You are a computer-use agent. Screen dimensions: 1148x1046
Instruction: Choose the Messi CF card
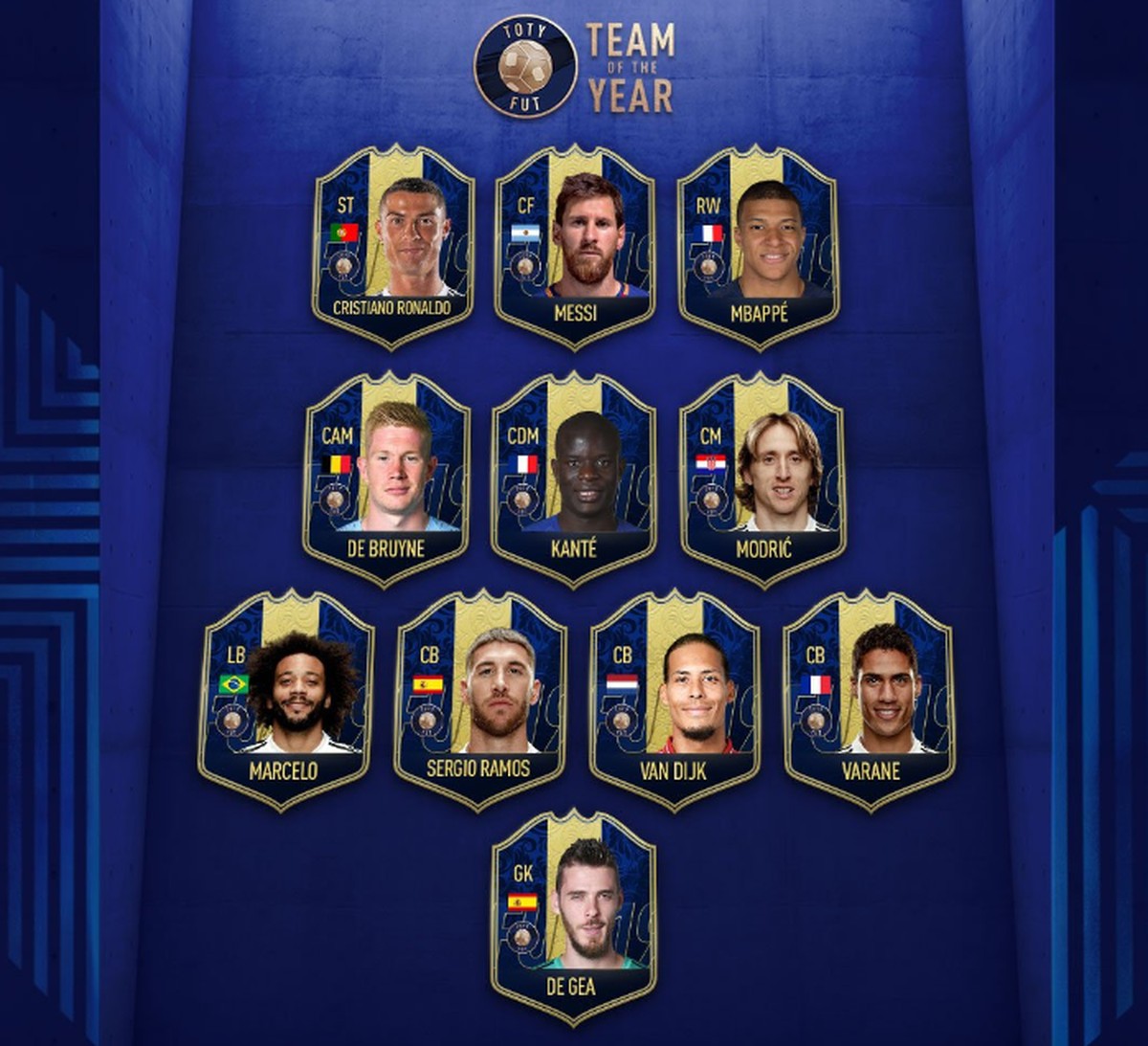click(575, 246)
